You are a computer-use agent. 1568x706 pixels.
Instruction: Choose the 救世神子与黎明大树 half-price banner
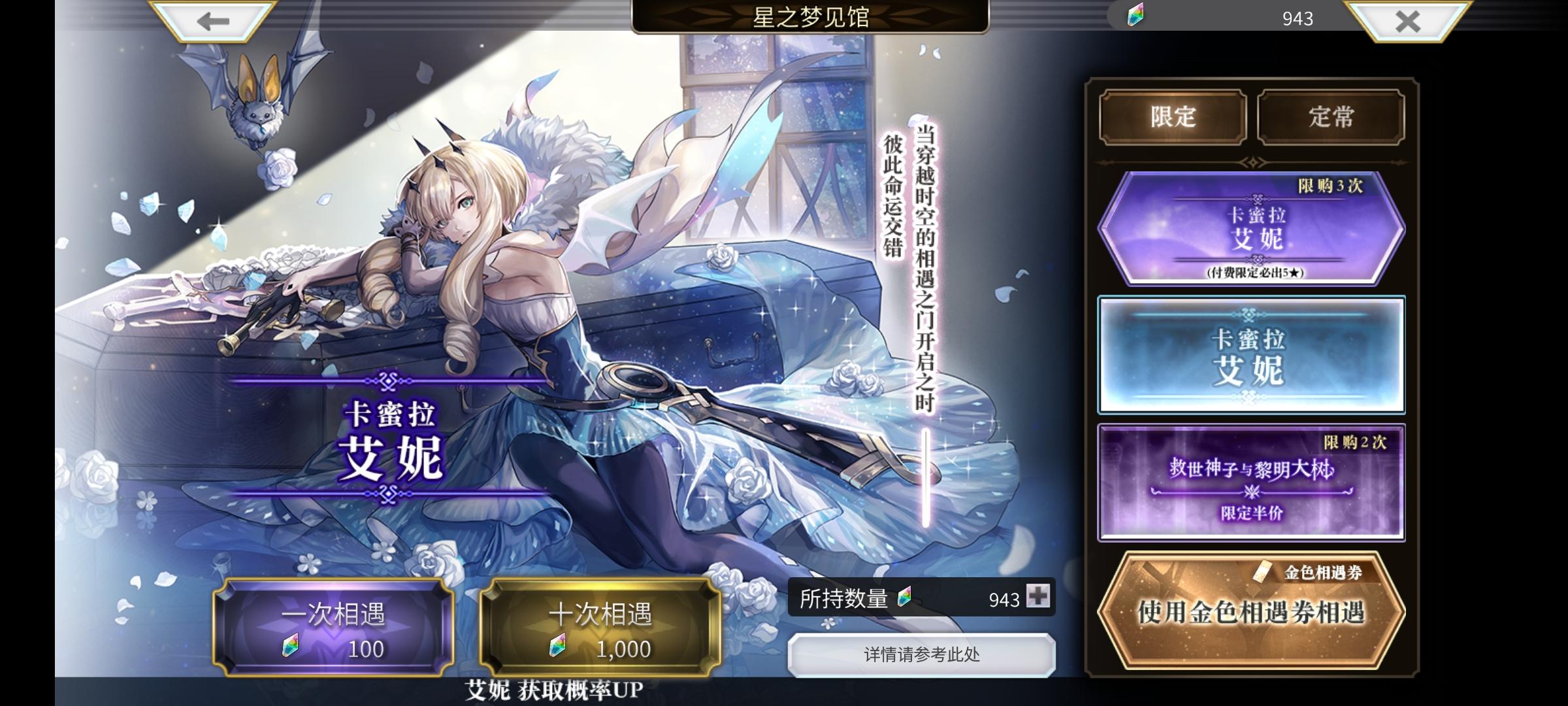click(x=1252, y=482)
